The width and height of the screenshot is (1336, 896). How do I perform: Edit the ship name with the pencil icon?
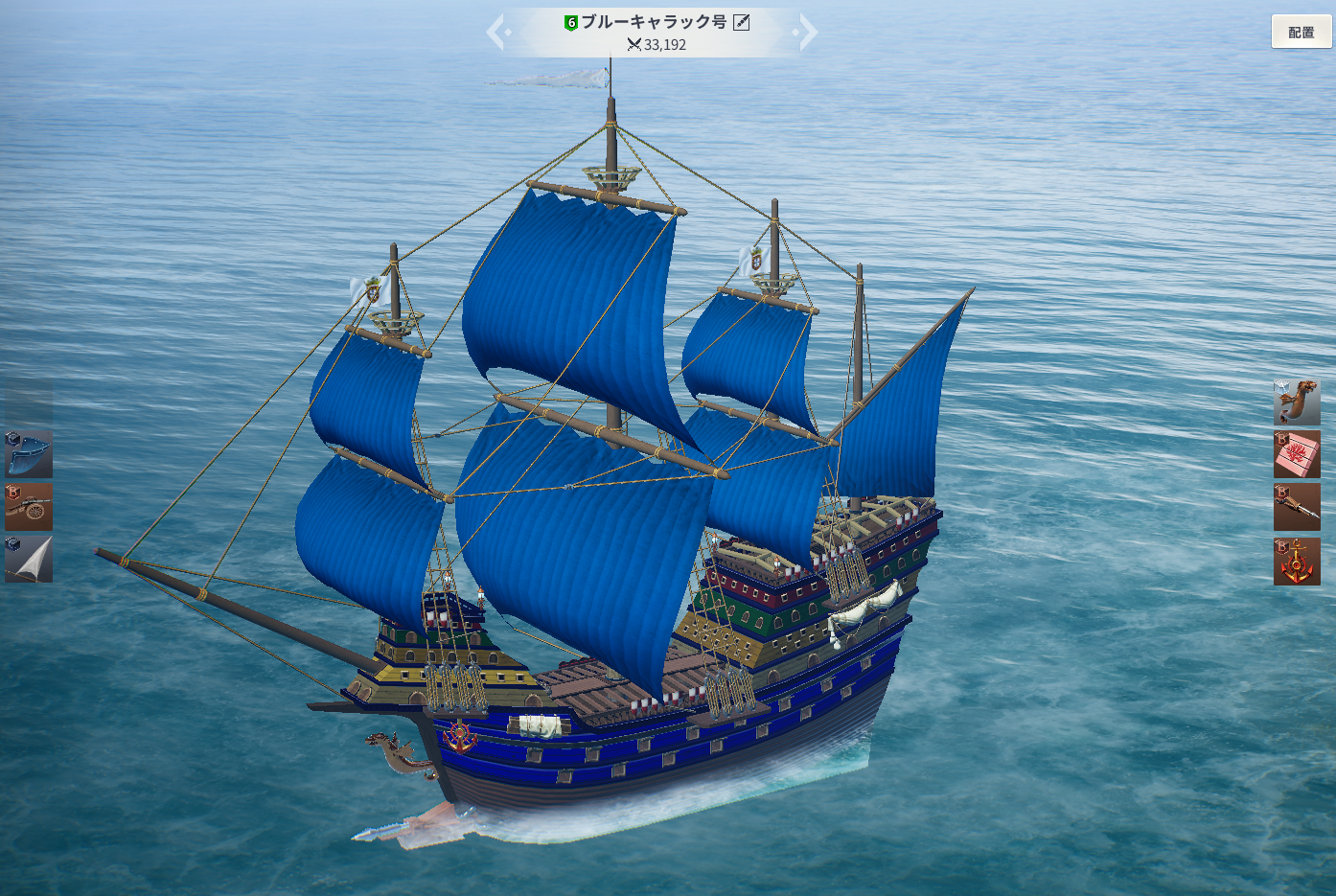pyautogui.click(x=741, y=22)
